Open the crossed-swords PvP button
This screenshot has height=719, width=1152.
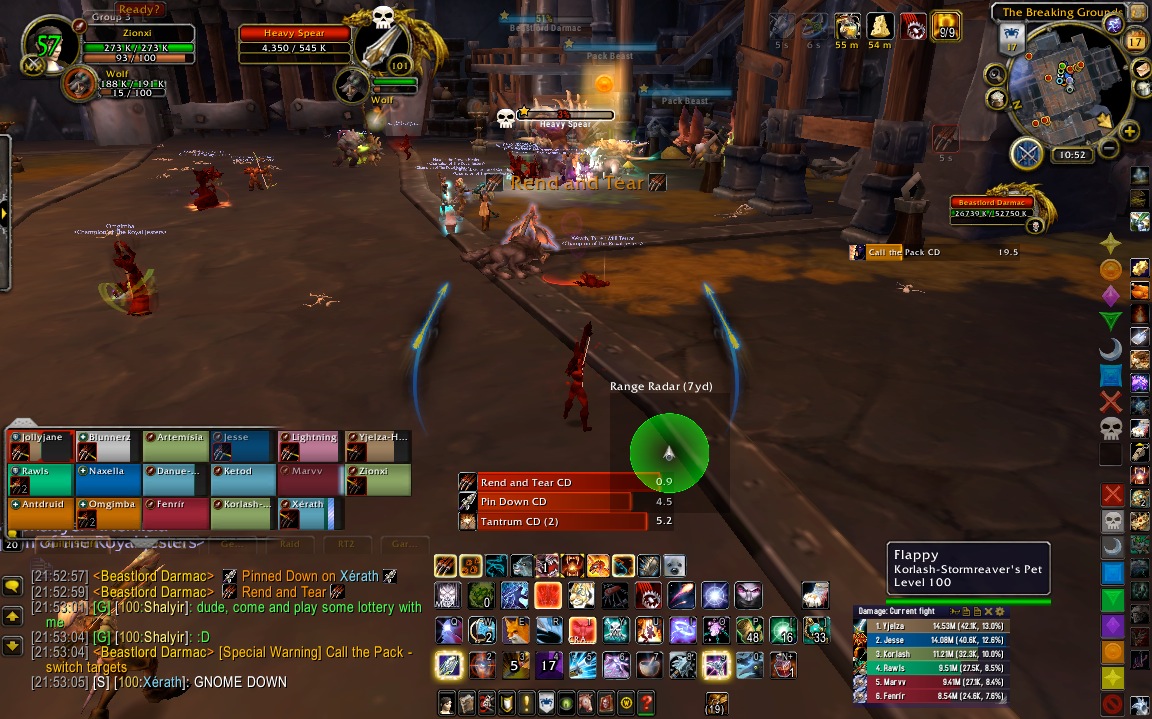click(1027, 153)
